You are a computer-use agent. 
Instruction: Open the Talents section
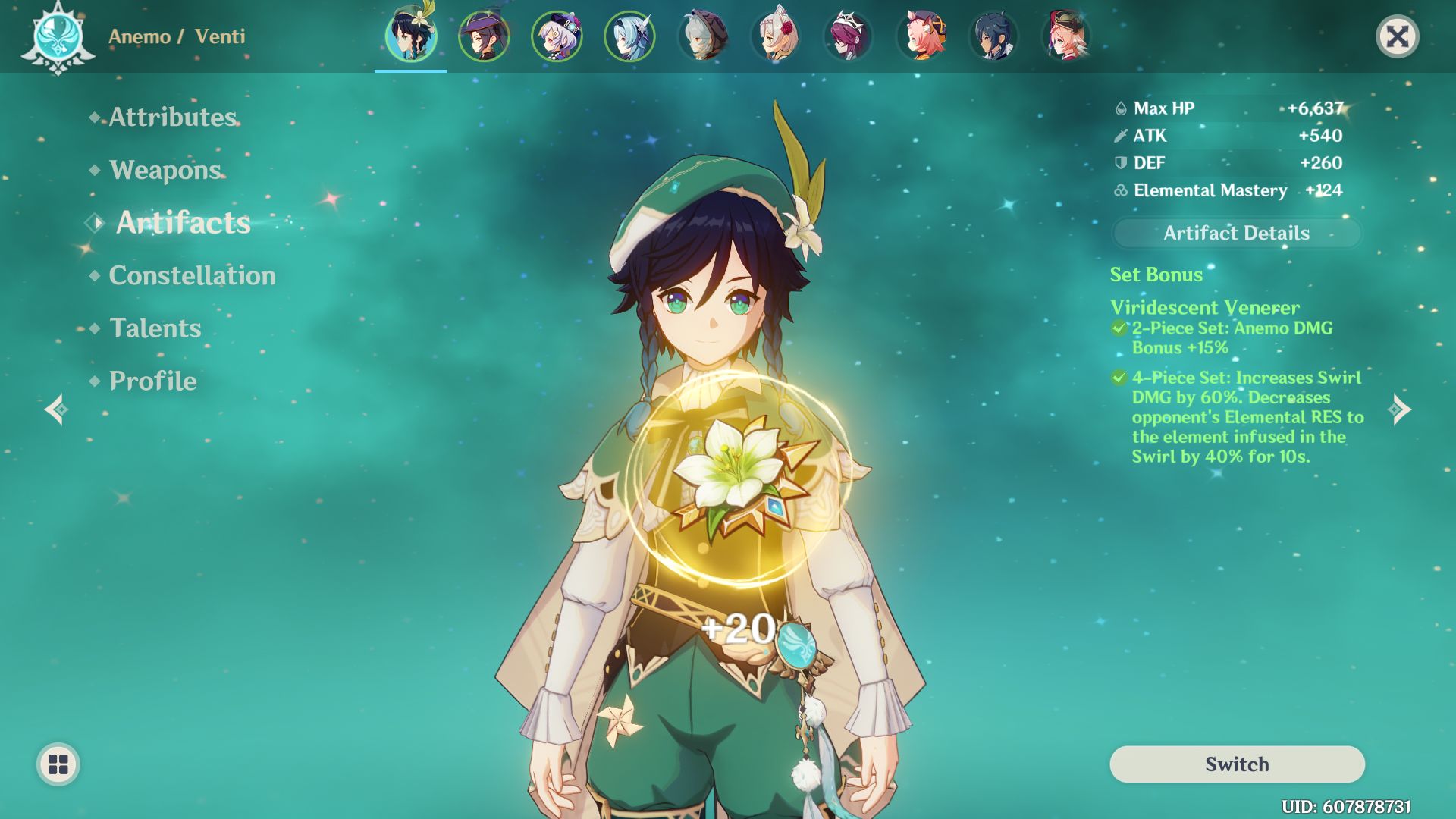point(155,328)
